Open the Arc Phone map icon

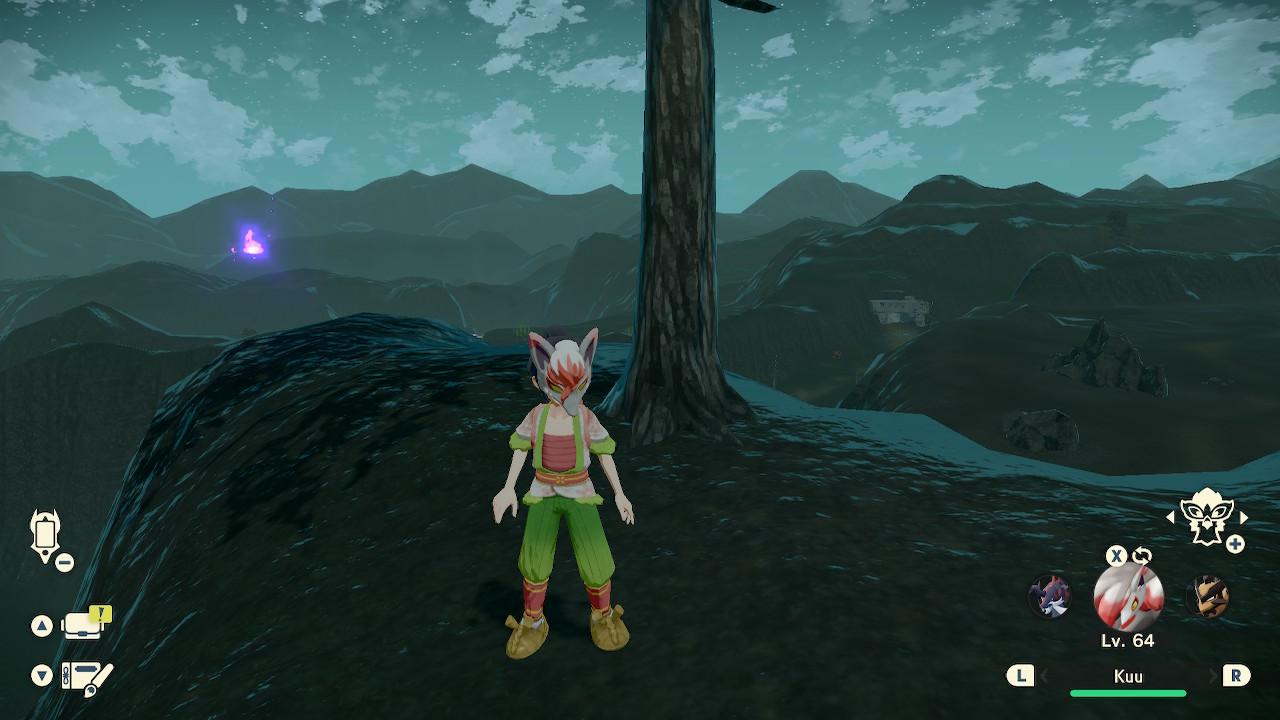pos(46,534)
